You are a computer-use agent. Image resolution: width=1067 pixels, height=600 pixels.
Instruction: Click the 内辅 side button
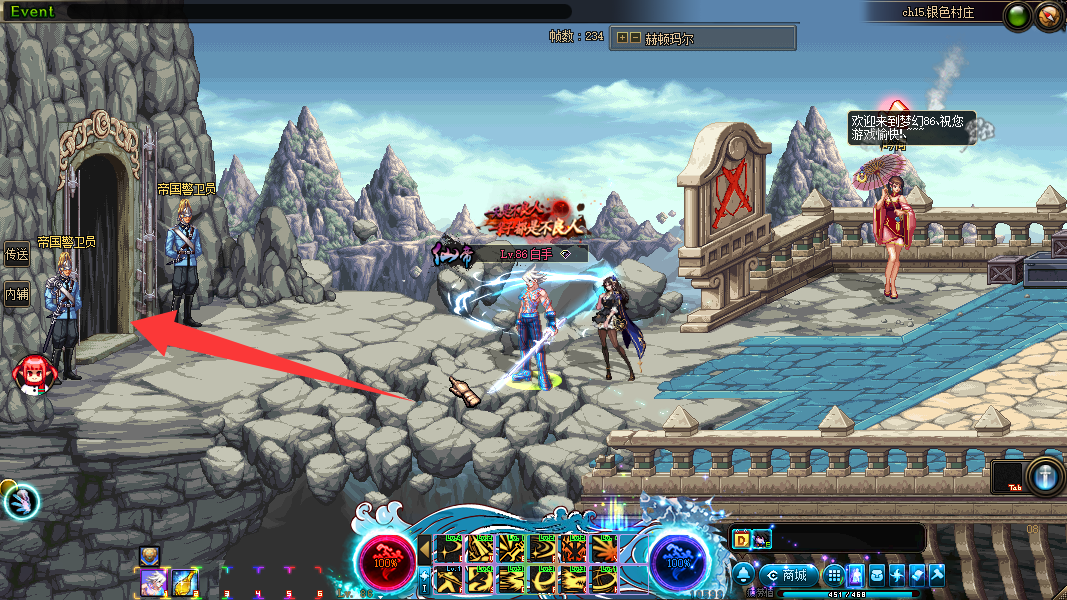(x=17, y=294)
